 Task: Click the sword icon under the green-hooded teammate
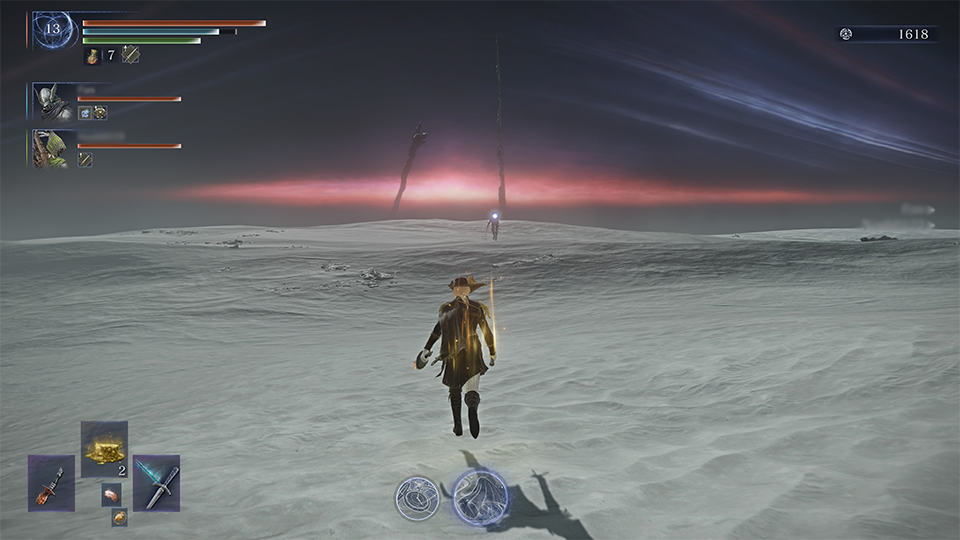(85, 159)
